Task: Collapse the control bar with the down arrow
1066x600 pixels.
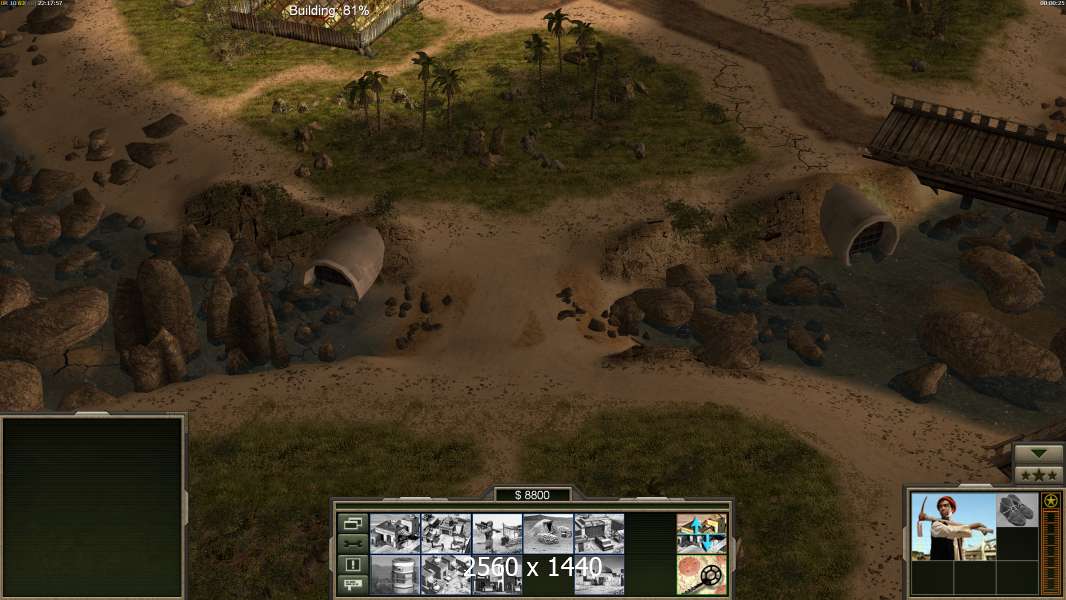Action: tap(1039, 454)
